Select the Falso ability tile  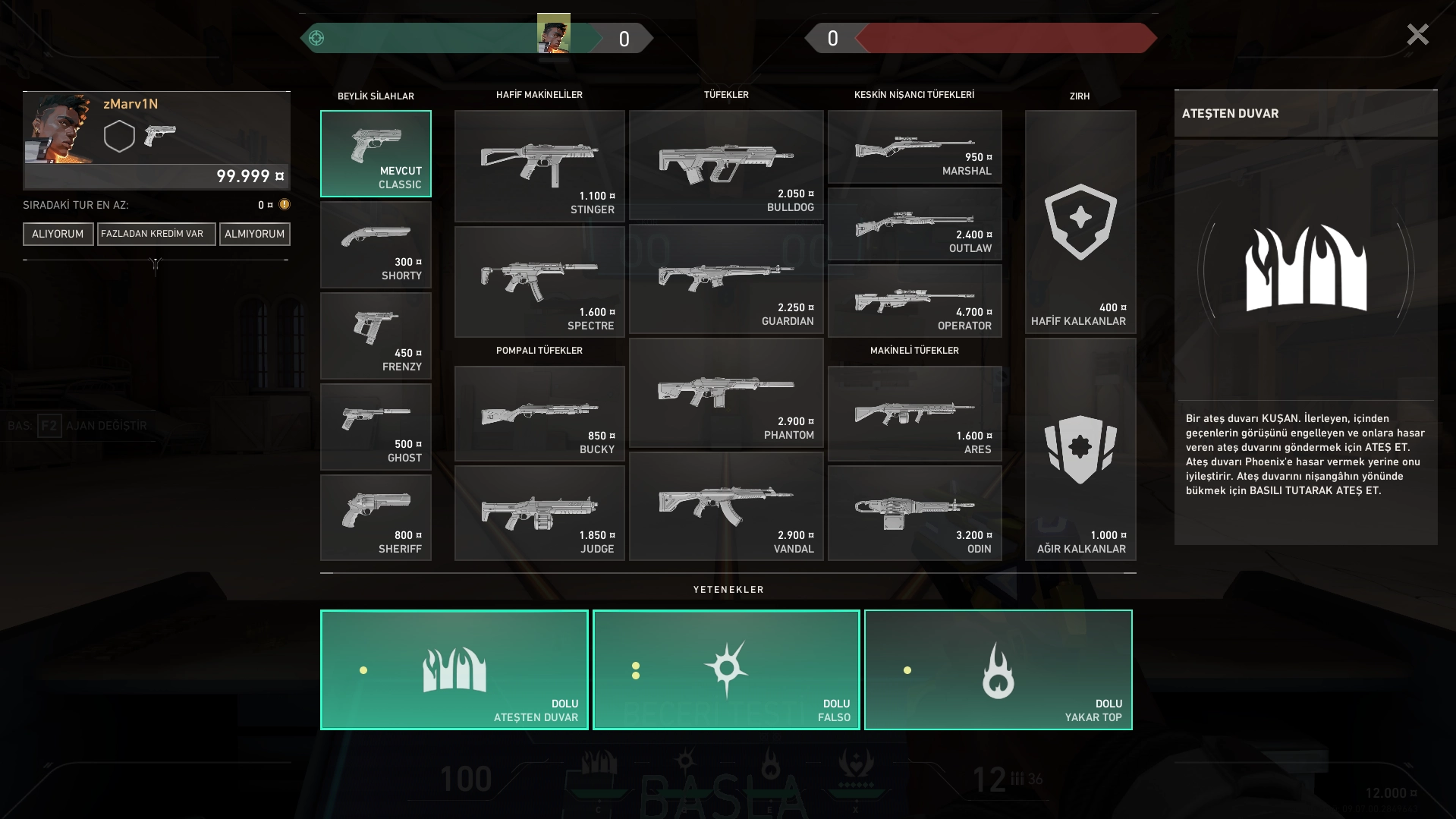coord(726,669)
